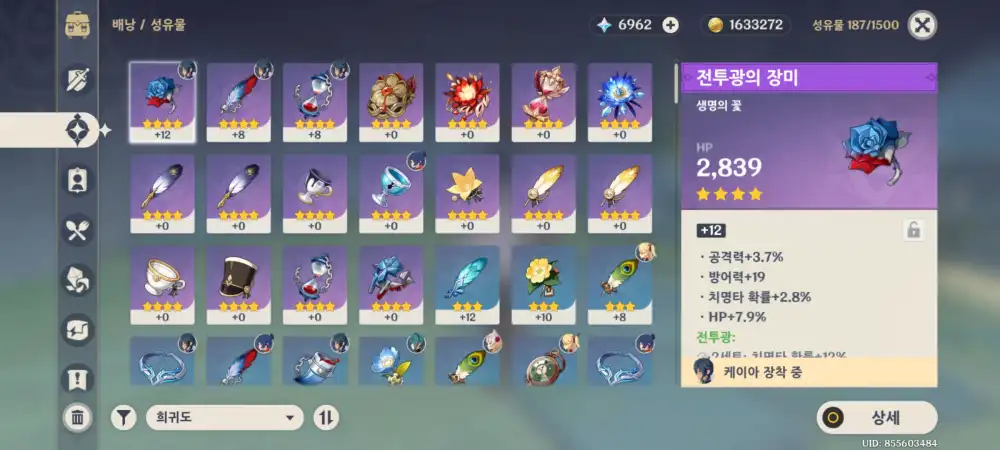Select the golden mask artifact
This screenshot has width=1000, height=450.
391,102
